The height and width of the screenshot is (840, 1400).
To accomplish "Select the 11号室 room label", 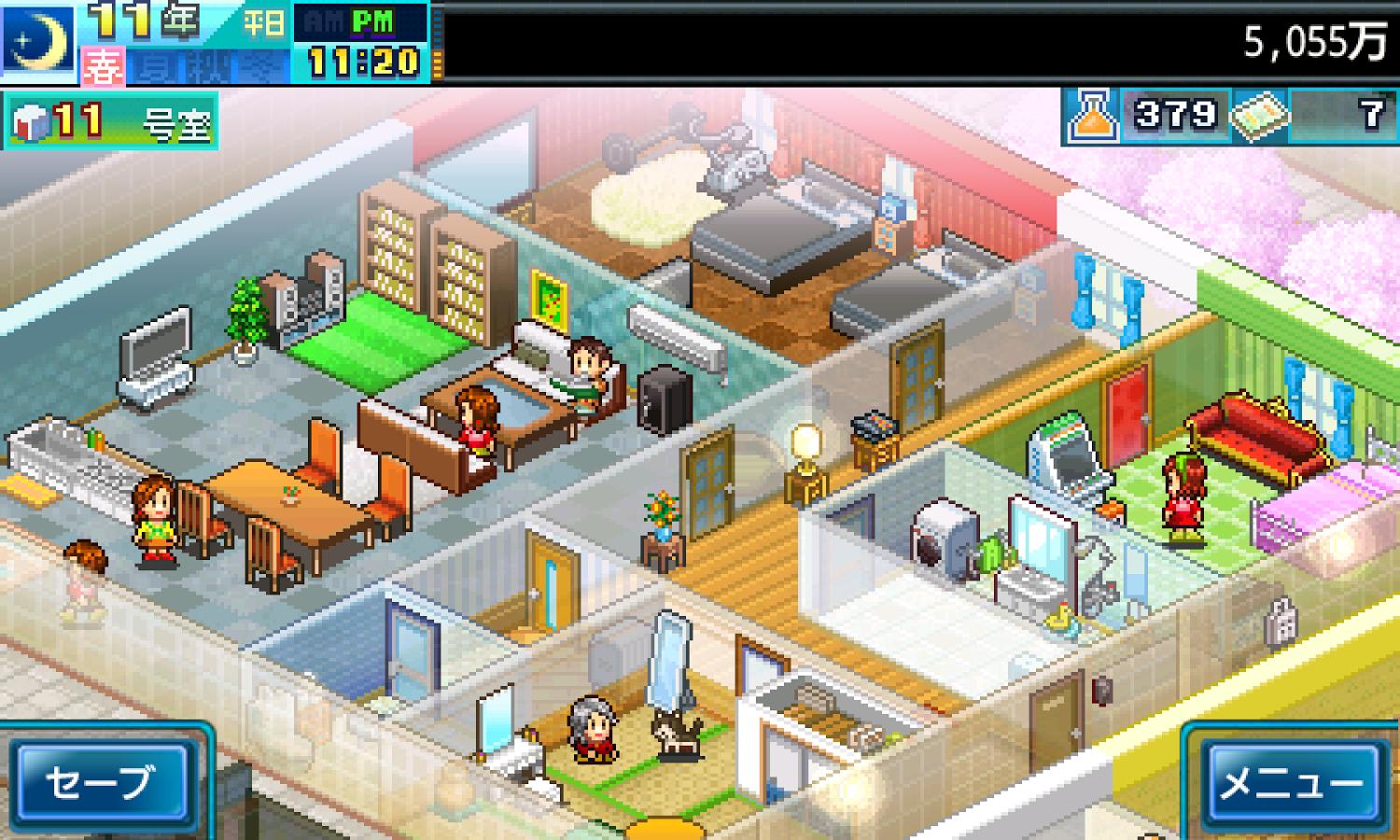I will coord(111,121).
